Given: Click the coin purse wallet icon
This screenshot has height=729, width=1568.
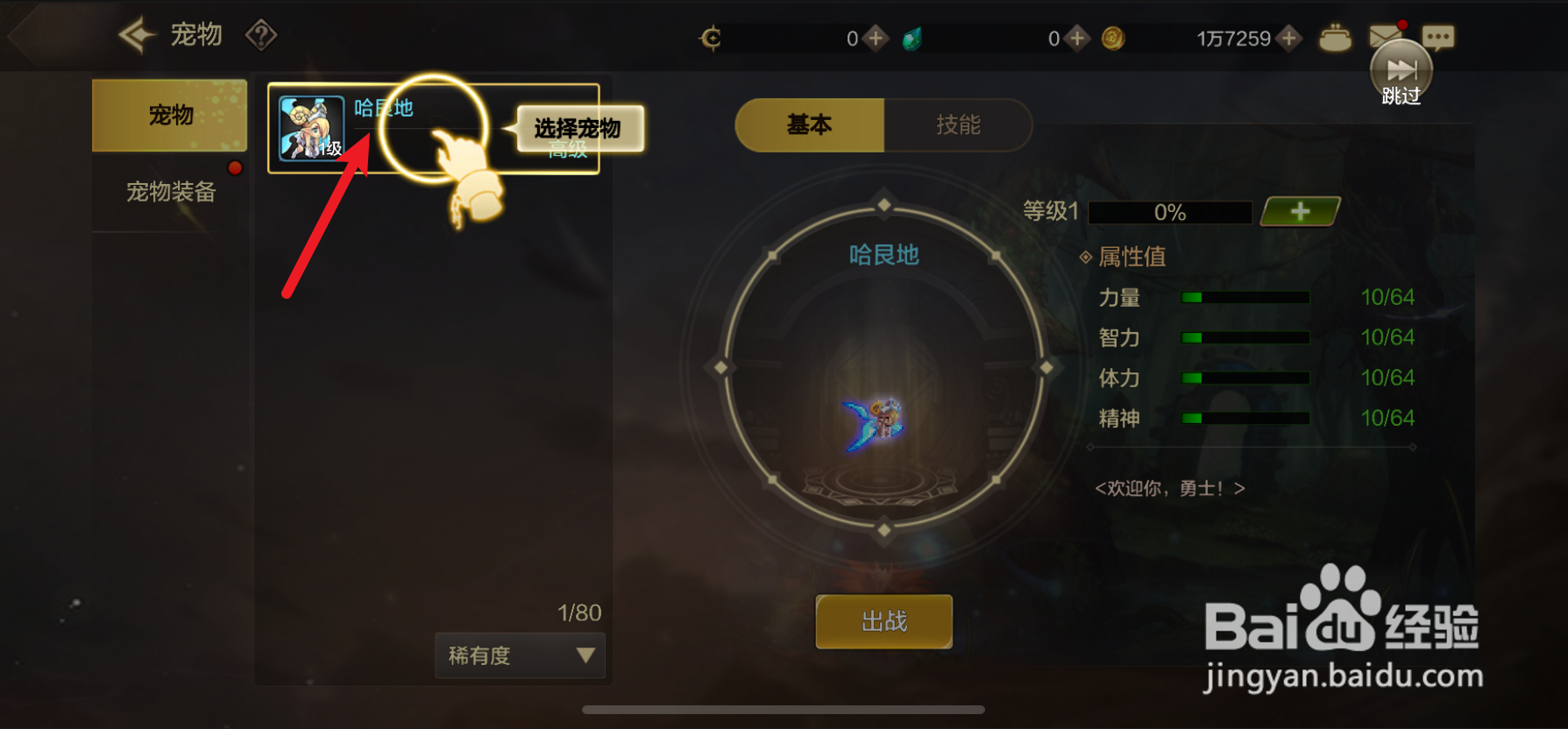Looking at the screenshot, I should point(1335,39).
